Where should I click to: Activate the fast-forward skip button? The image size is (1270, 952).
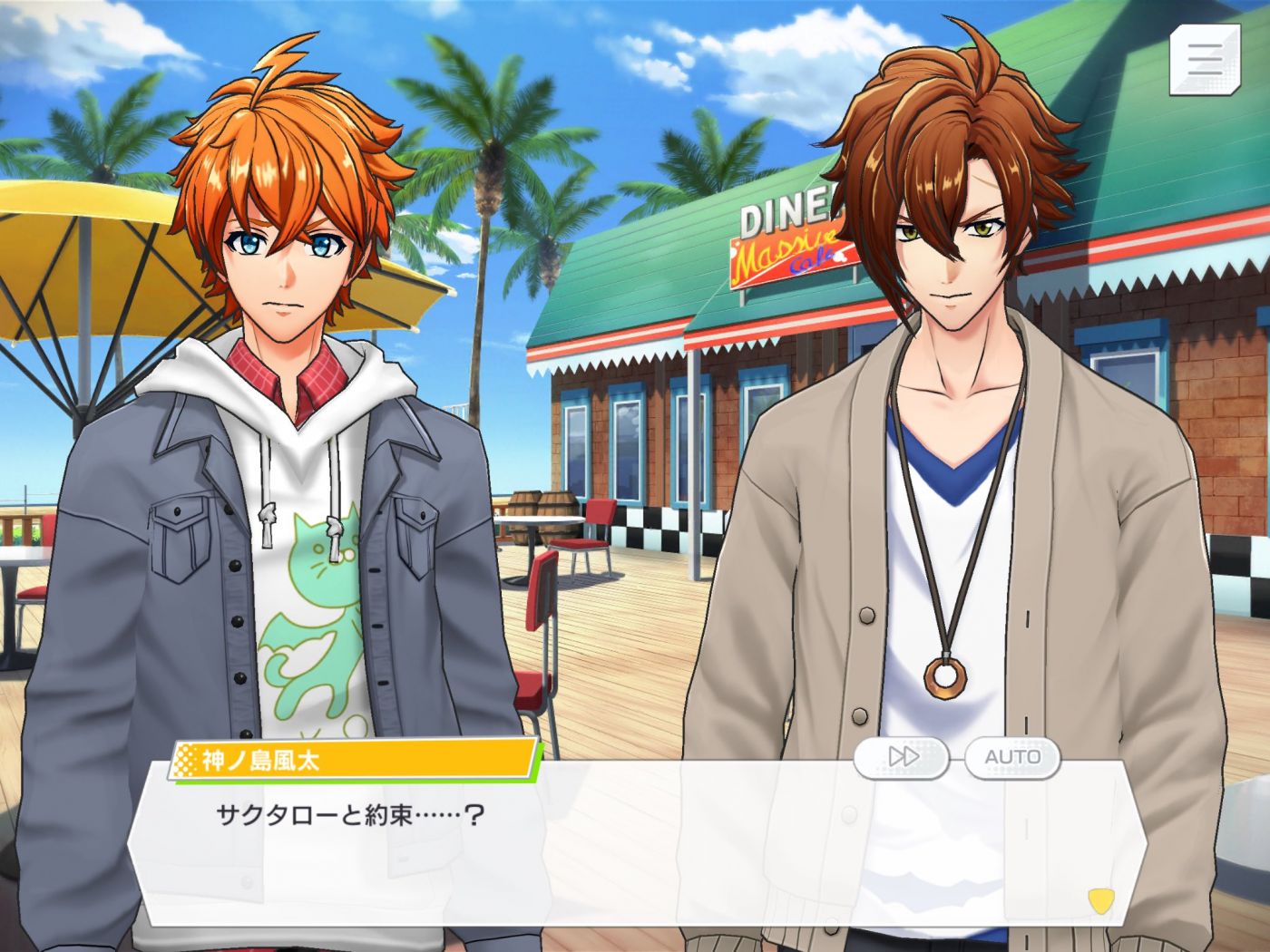pos(903,757)
